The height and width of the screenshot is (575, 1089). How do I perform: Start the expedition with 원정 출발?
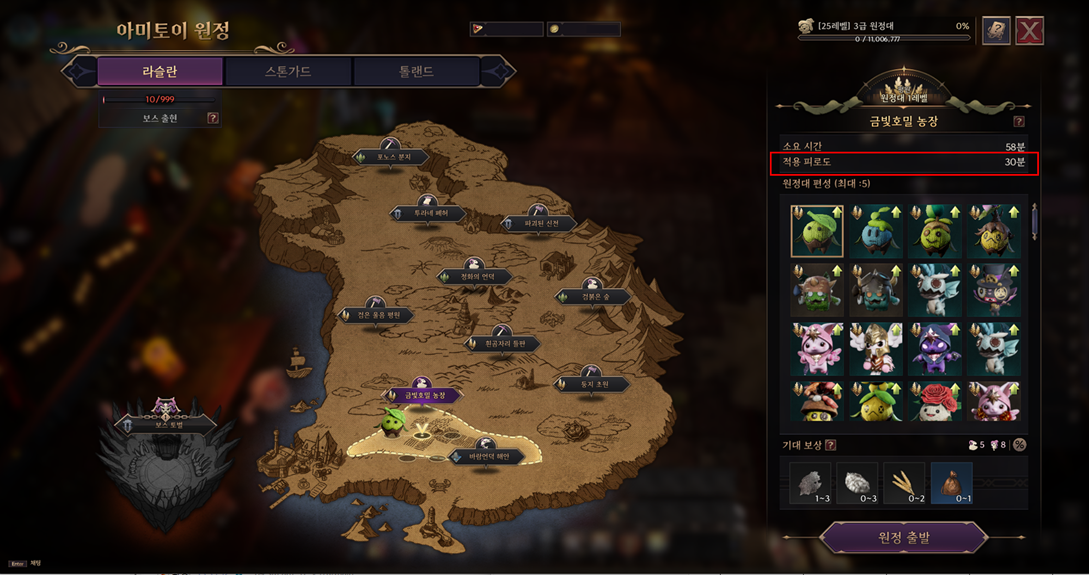[904, 538]
